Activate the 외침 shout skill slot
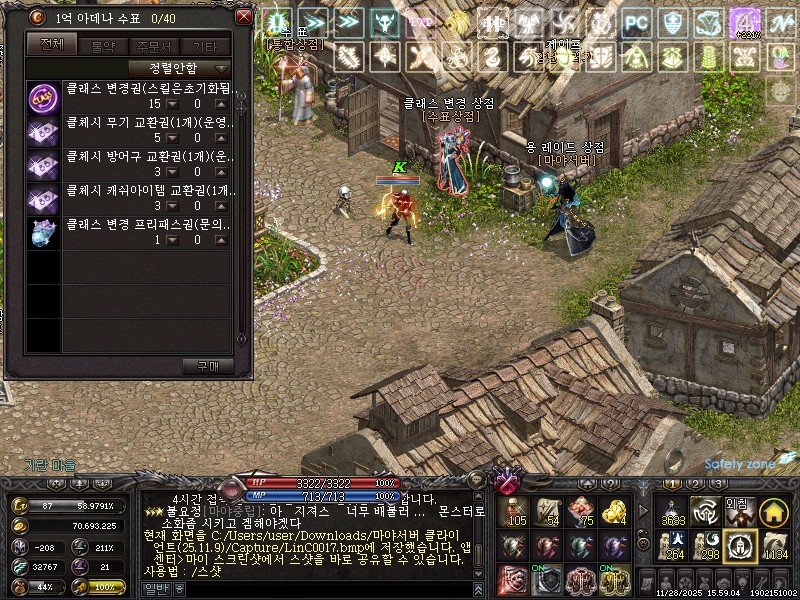Screen dimensions: 800x600 [x=738, y=512]
